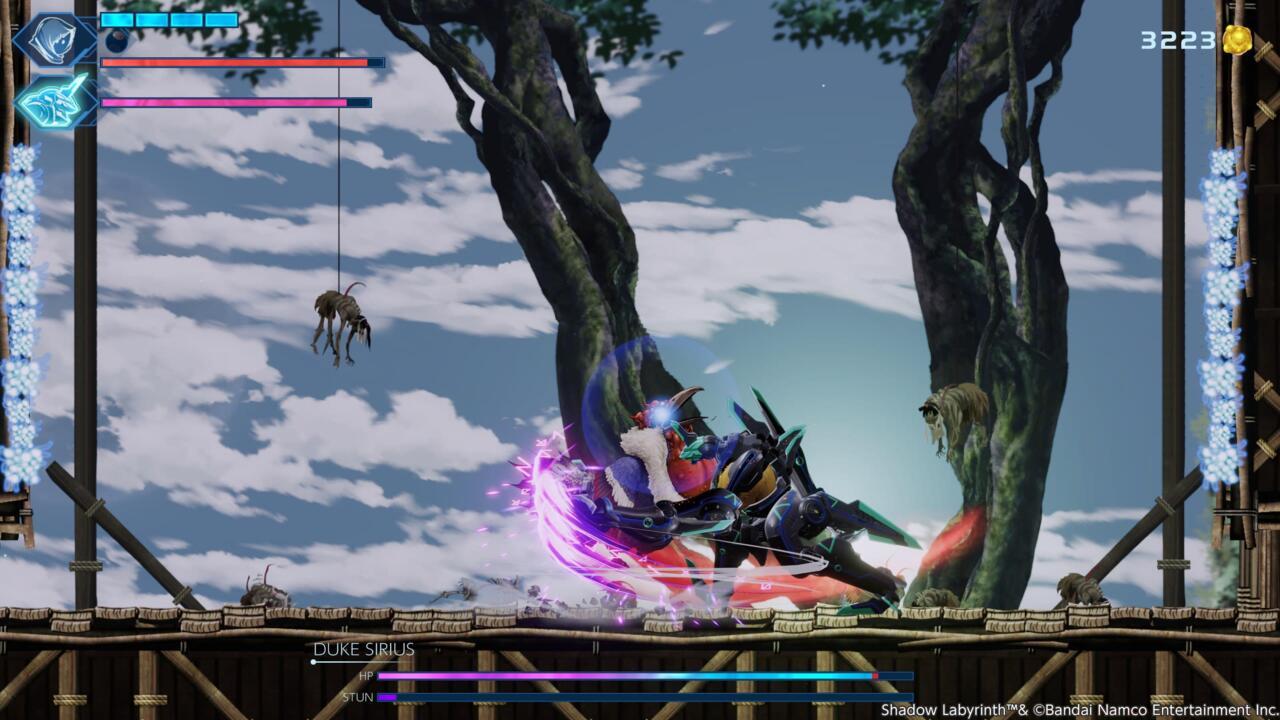Click the STUN label on the boss bar
The image size is (1280, 720).
358,697
